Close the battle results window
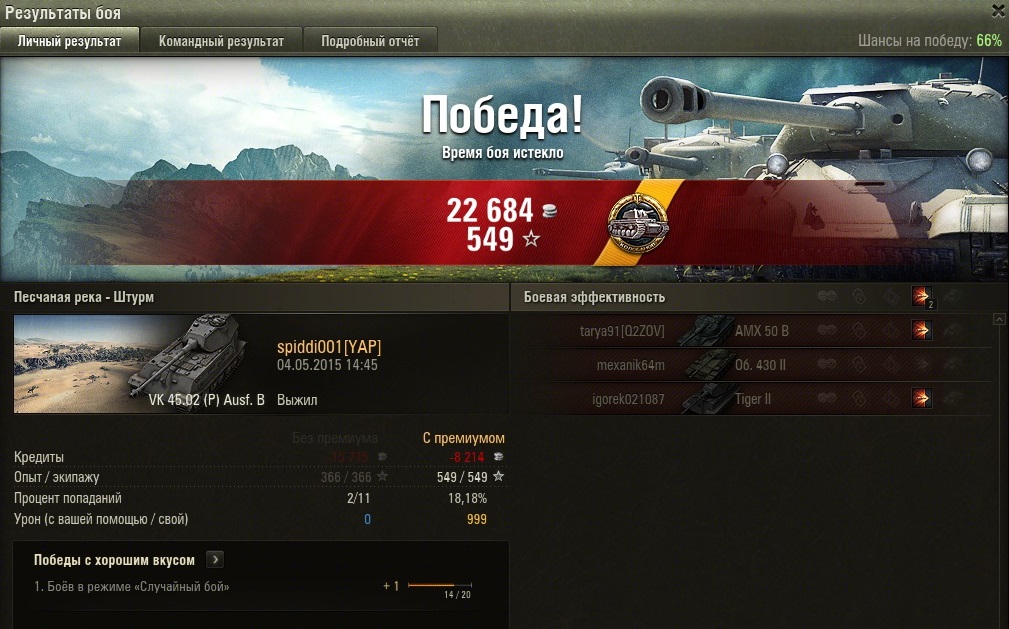This screenshot has height=629, width=1009. pos(997,10)
